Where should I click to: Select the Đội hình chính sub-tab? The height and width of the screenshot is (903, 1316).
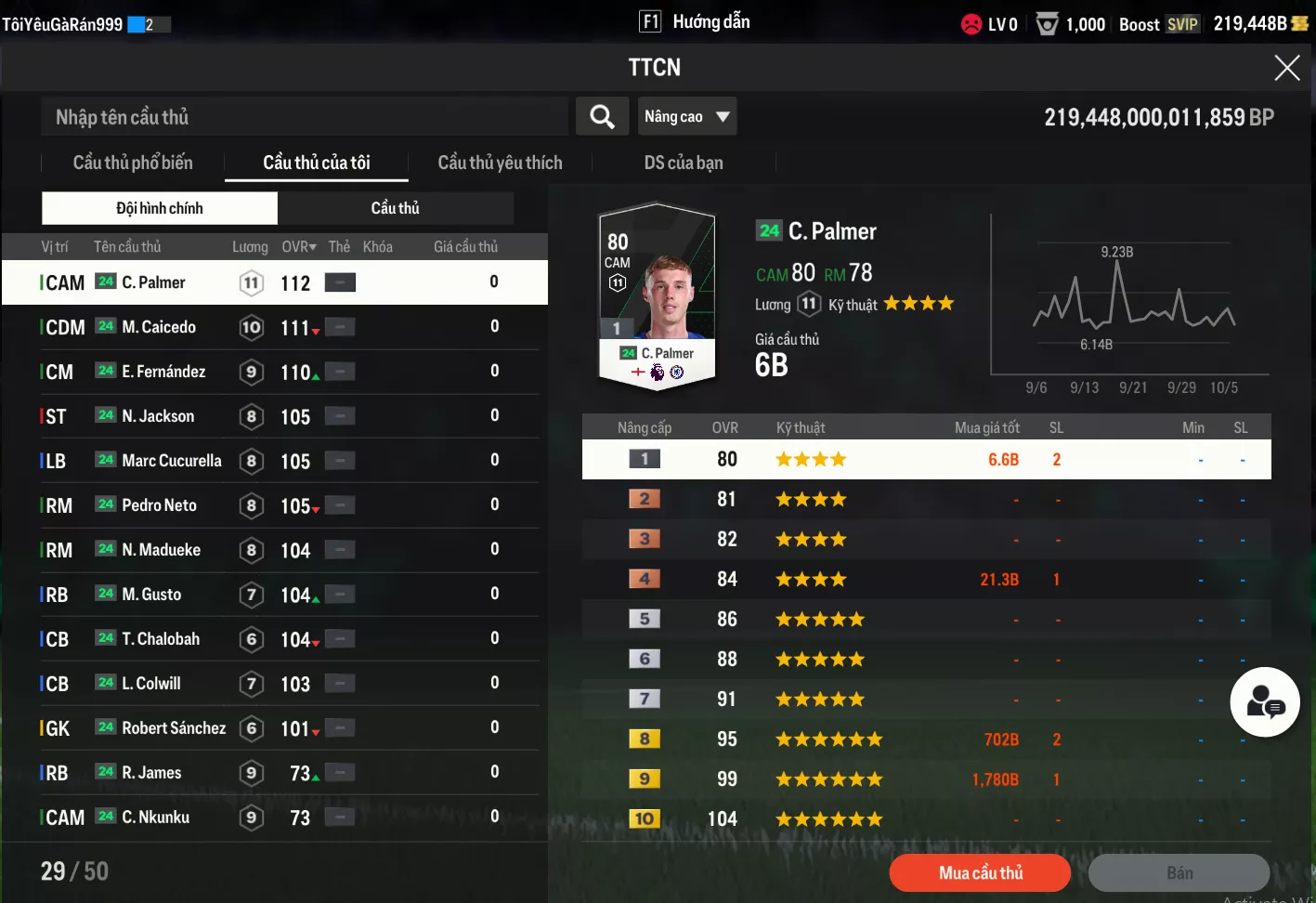[x=160, y=208]
